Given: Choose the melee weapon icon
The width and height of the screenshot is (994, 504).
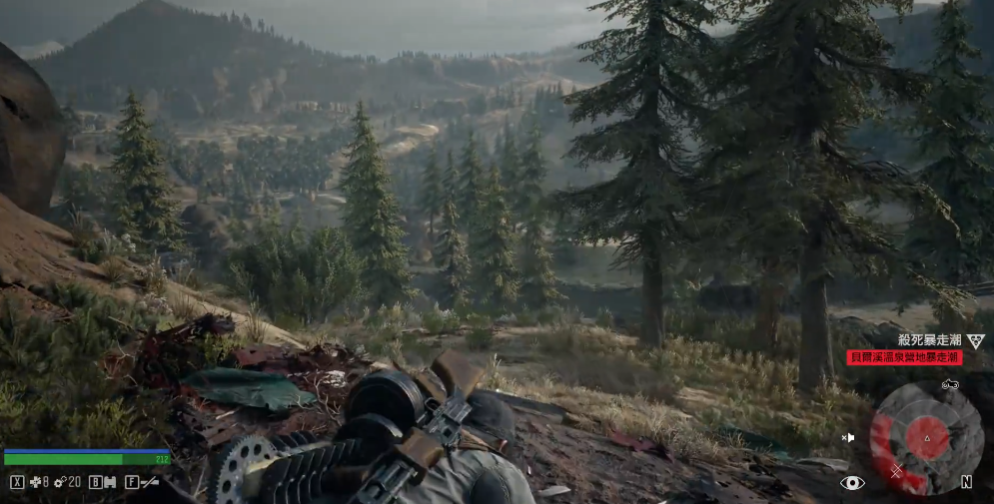Looking at the screenshot, I should pyautogui.click(x=150, y=482).
